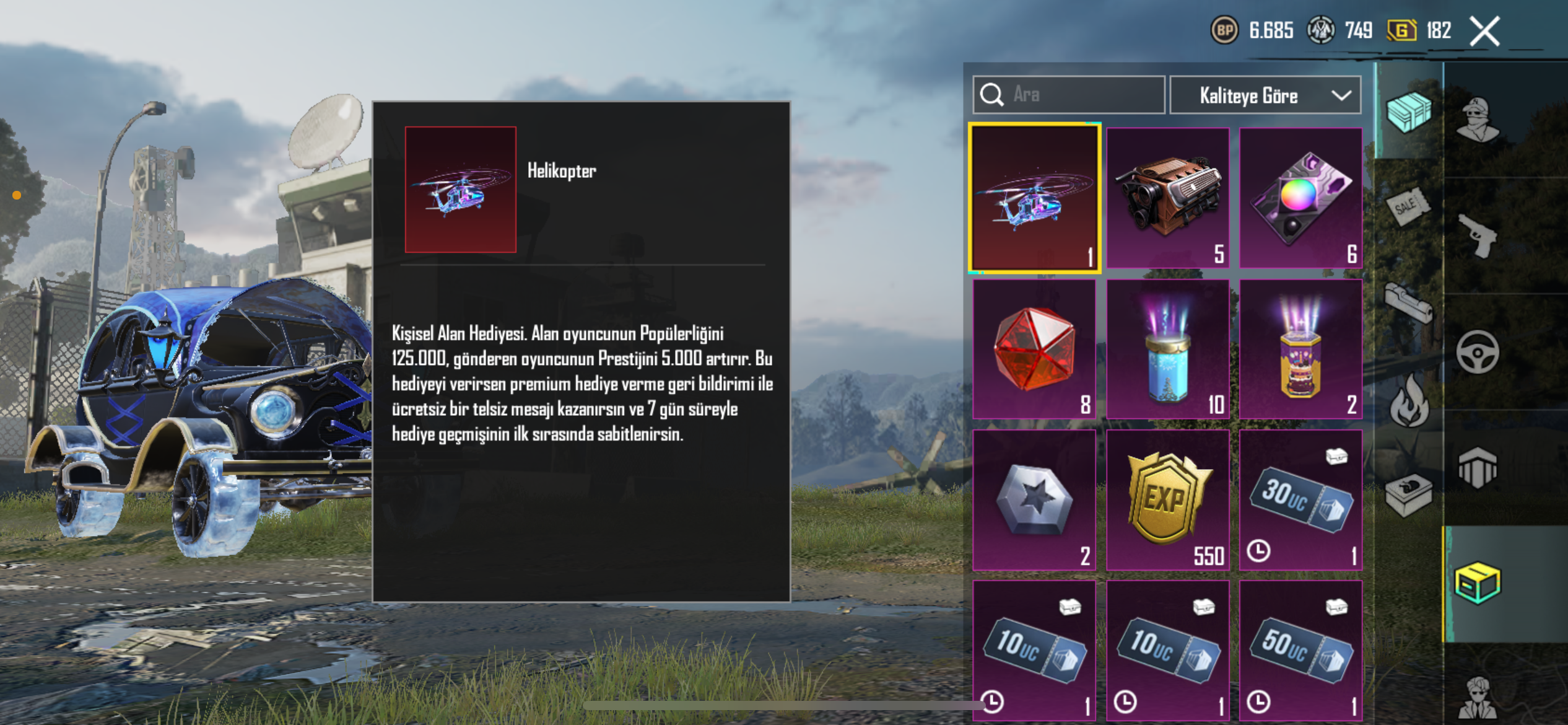The width and height of the screenshot is (1568, 725).
Task: Open the 50UC ticket item
Action: click(1300, 651)
